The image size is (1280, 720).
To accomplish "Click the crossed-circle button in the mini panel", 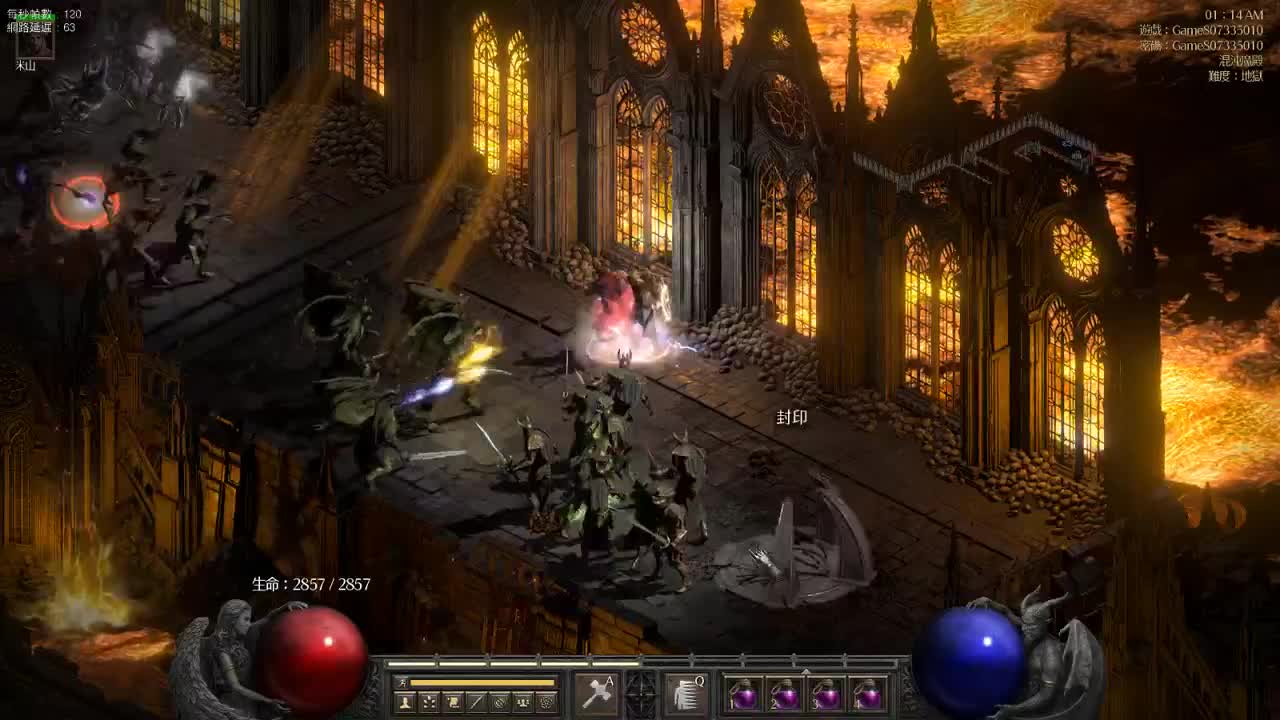I will pos(499,702).
